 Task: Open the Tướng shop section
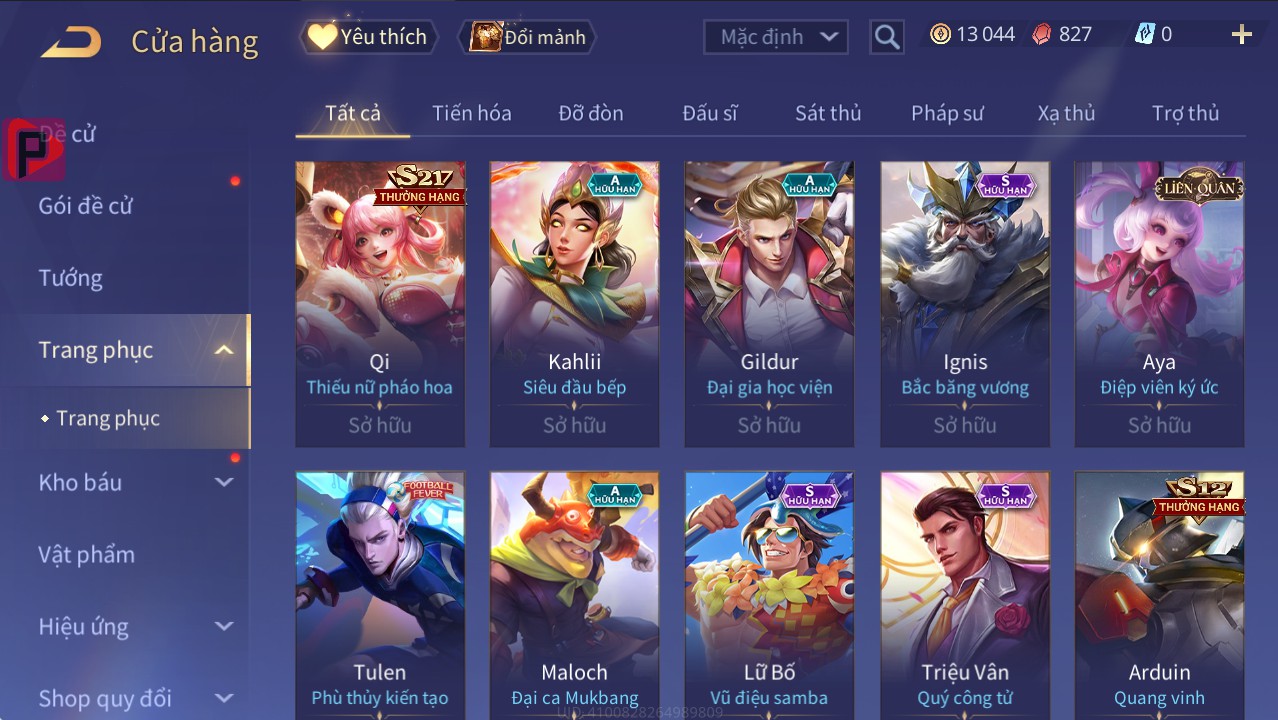click(71, 278)
